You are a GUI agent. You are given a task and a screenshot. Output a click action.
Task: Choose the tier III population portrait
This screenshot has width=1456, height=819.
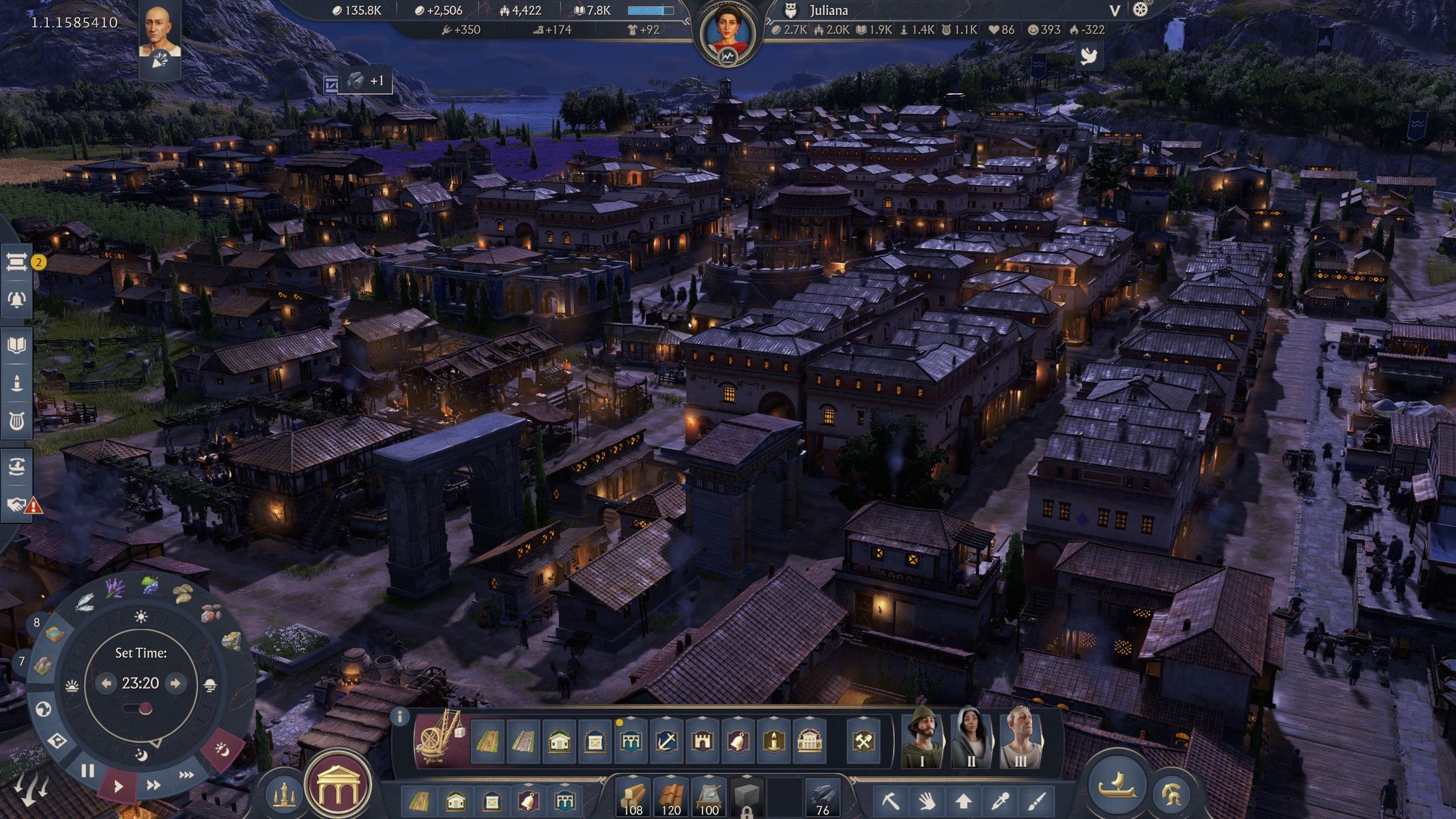1020,740
